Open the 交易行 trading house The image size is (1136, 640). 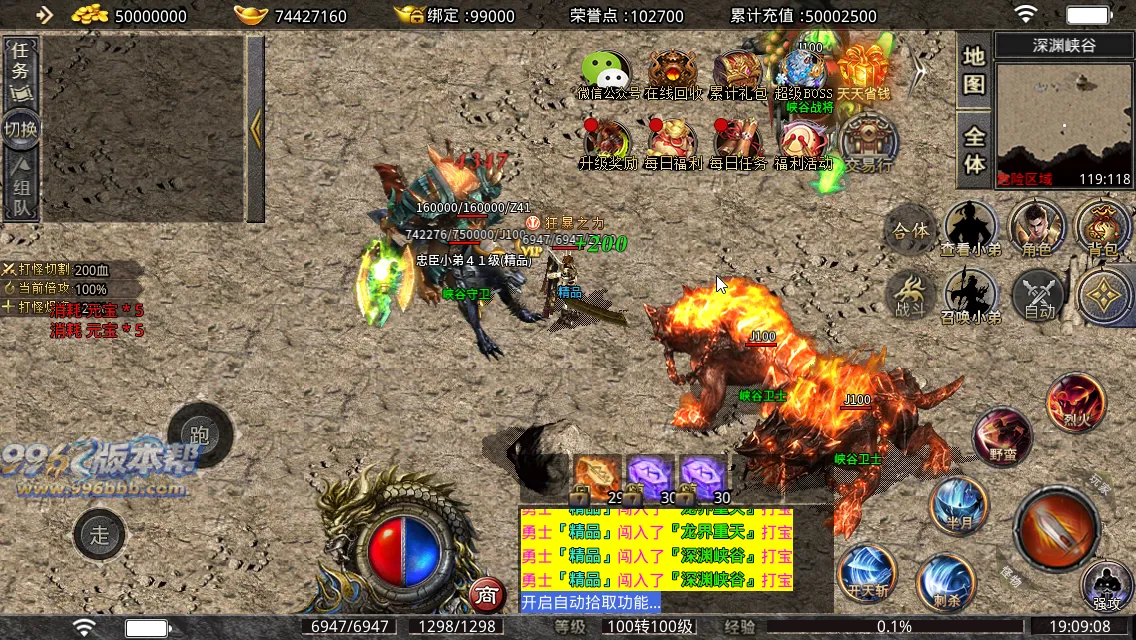(867, 144)
